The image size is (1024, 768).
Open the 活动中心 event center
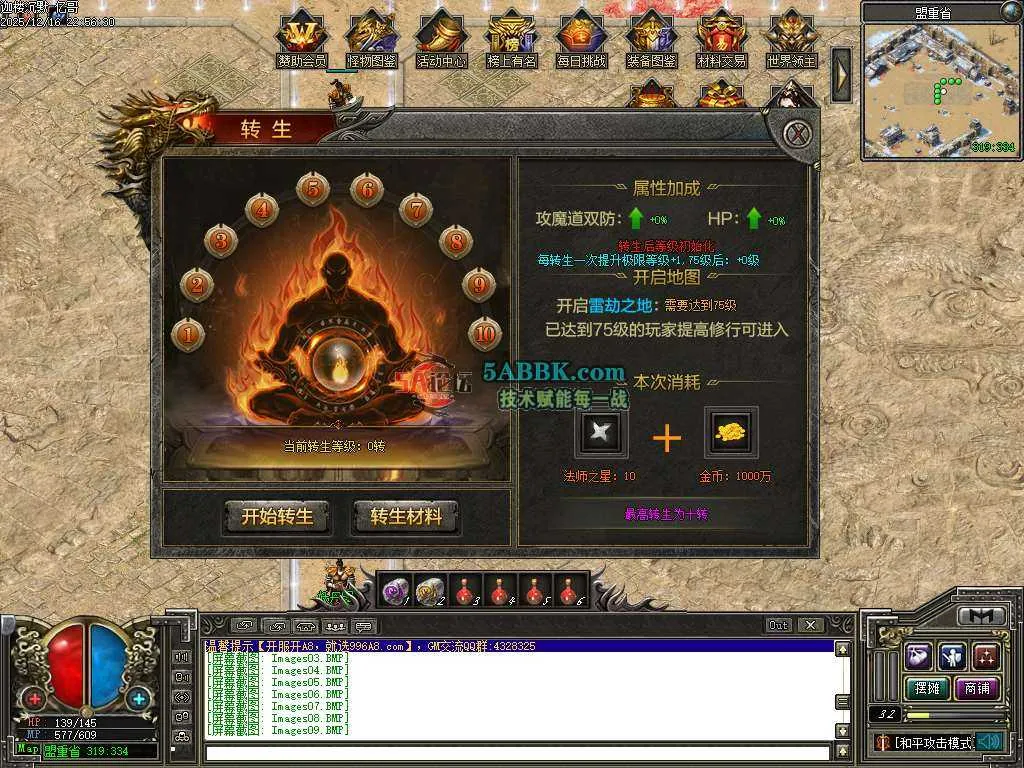point(441,36)
